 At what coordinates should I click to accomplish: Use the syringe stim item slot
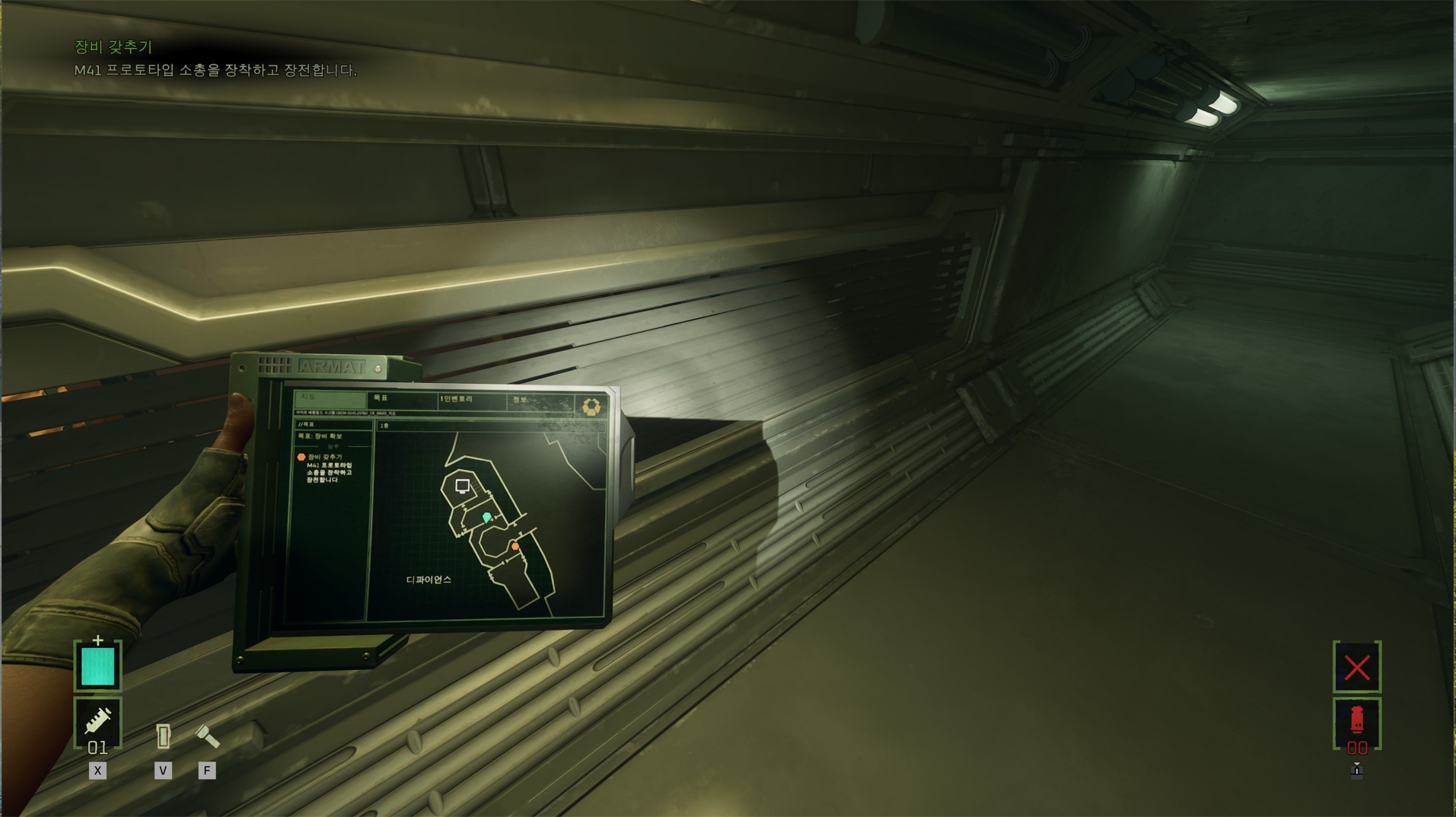tap(98, 721)
